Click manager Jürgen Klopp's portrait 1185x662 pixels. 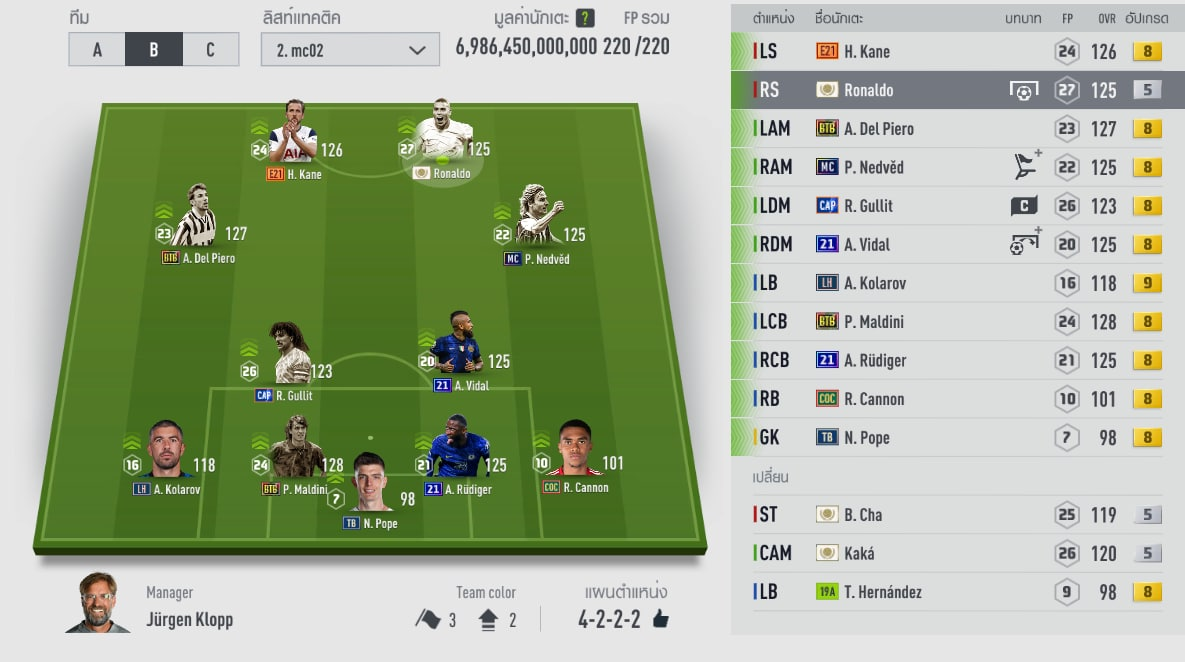(98, 603)
